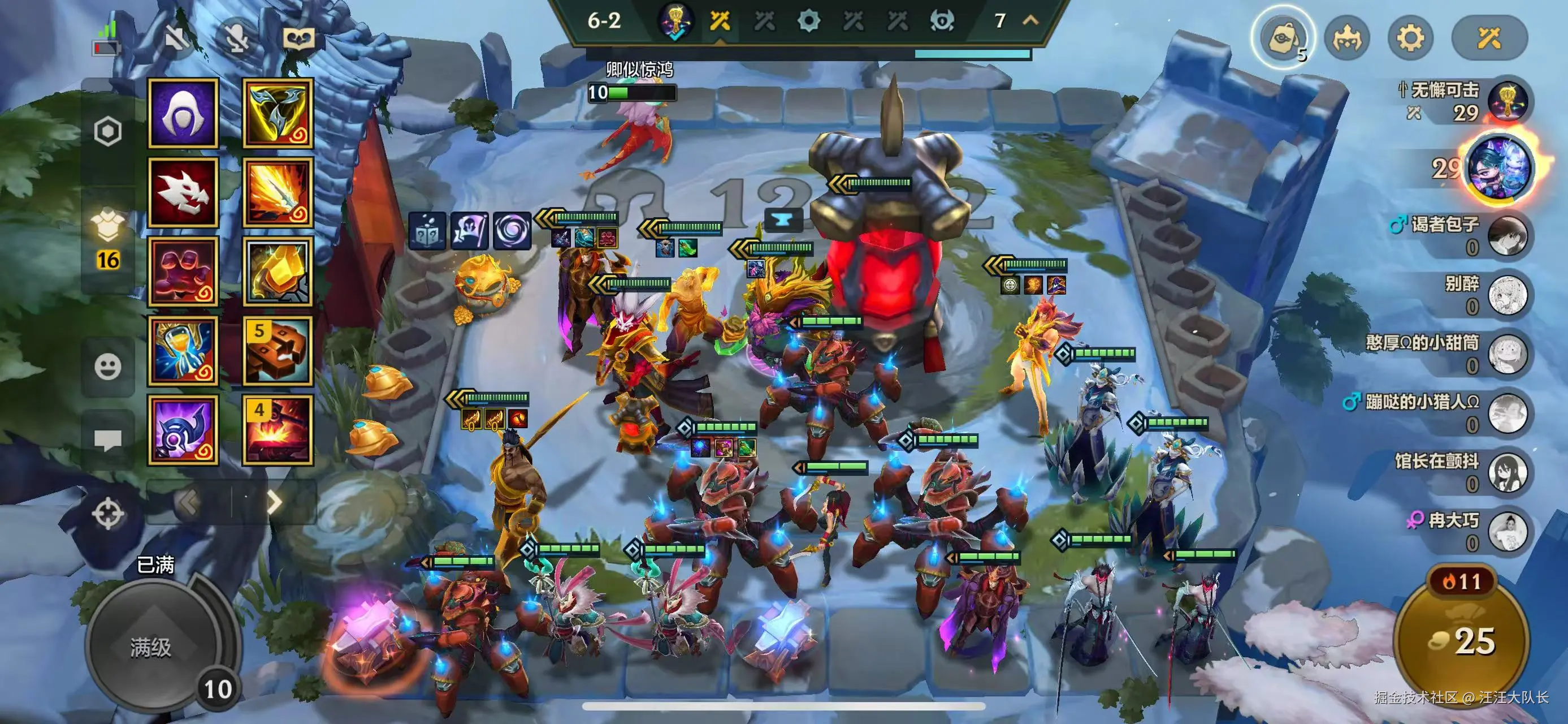Select the blue hourglass item

[183, 351]
